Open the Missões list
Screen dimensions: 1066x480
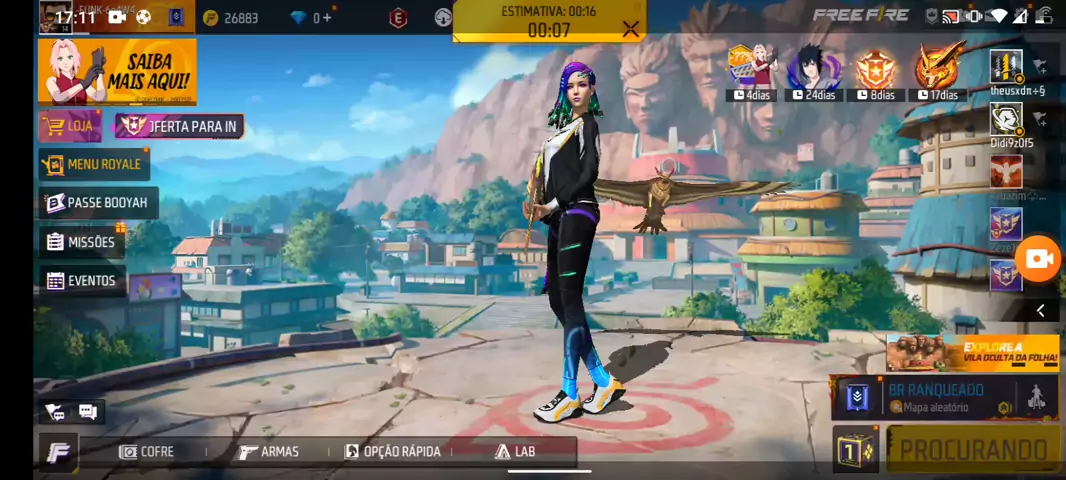[82, 242]
